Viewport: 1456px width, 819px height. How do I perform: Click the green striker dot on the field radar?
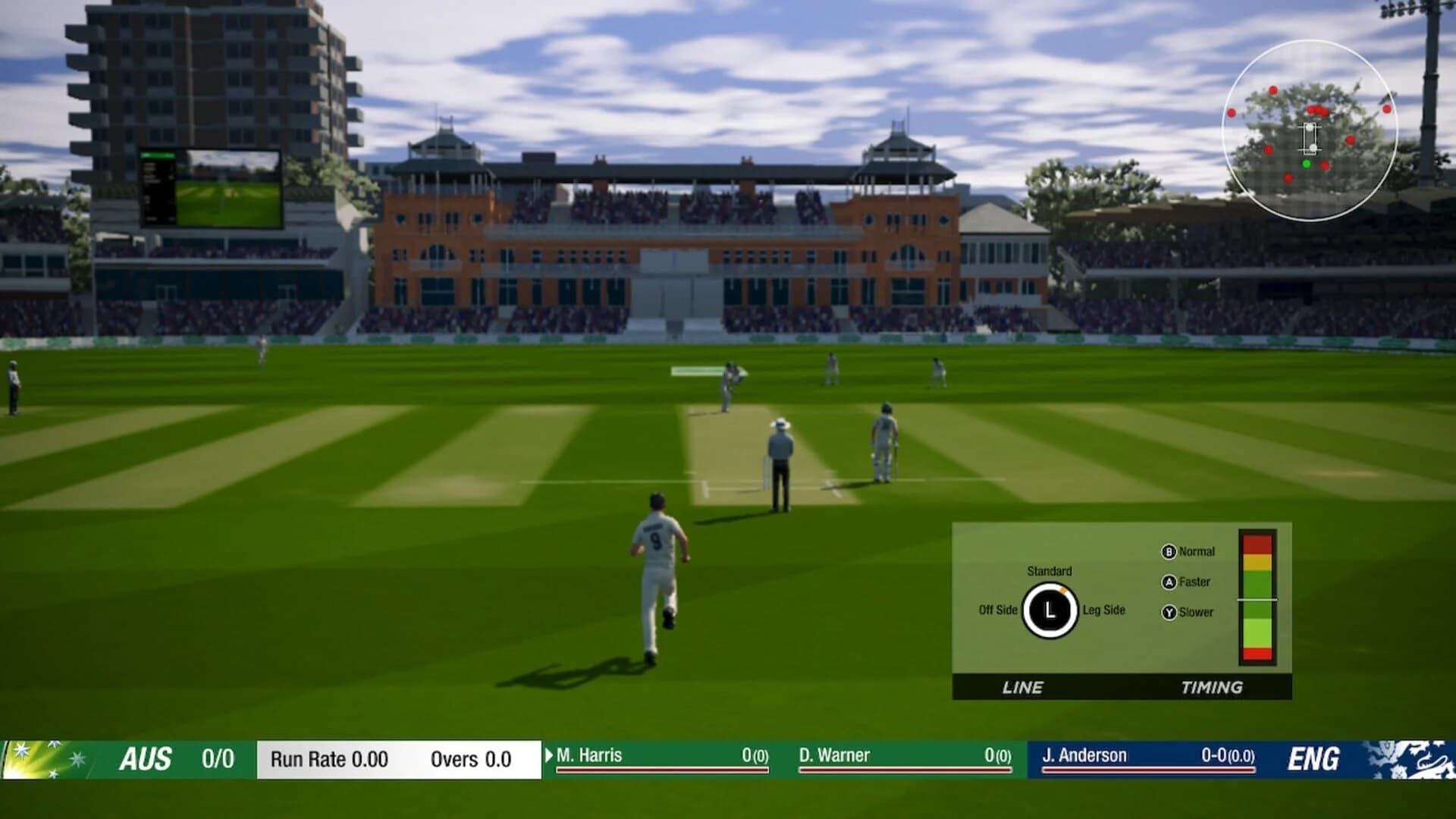[1305, 162]
